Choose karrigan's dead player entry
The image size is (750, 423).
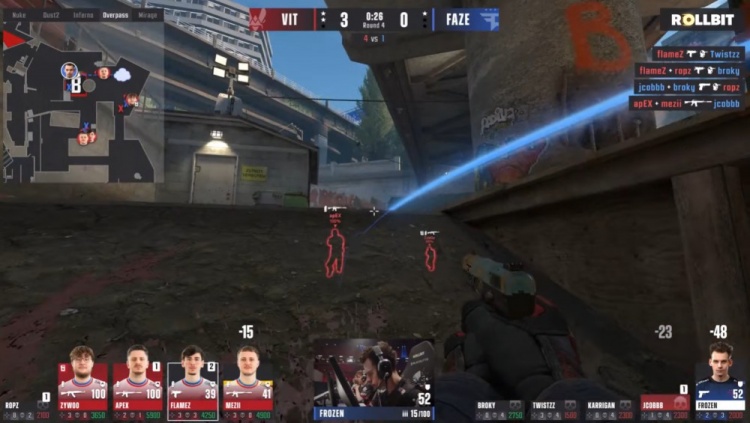pyautogui.click(x=608, y=408)
